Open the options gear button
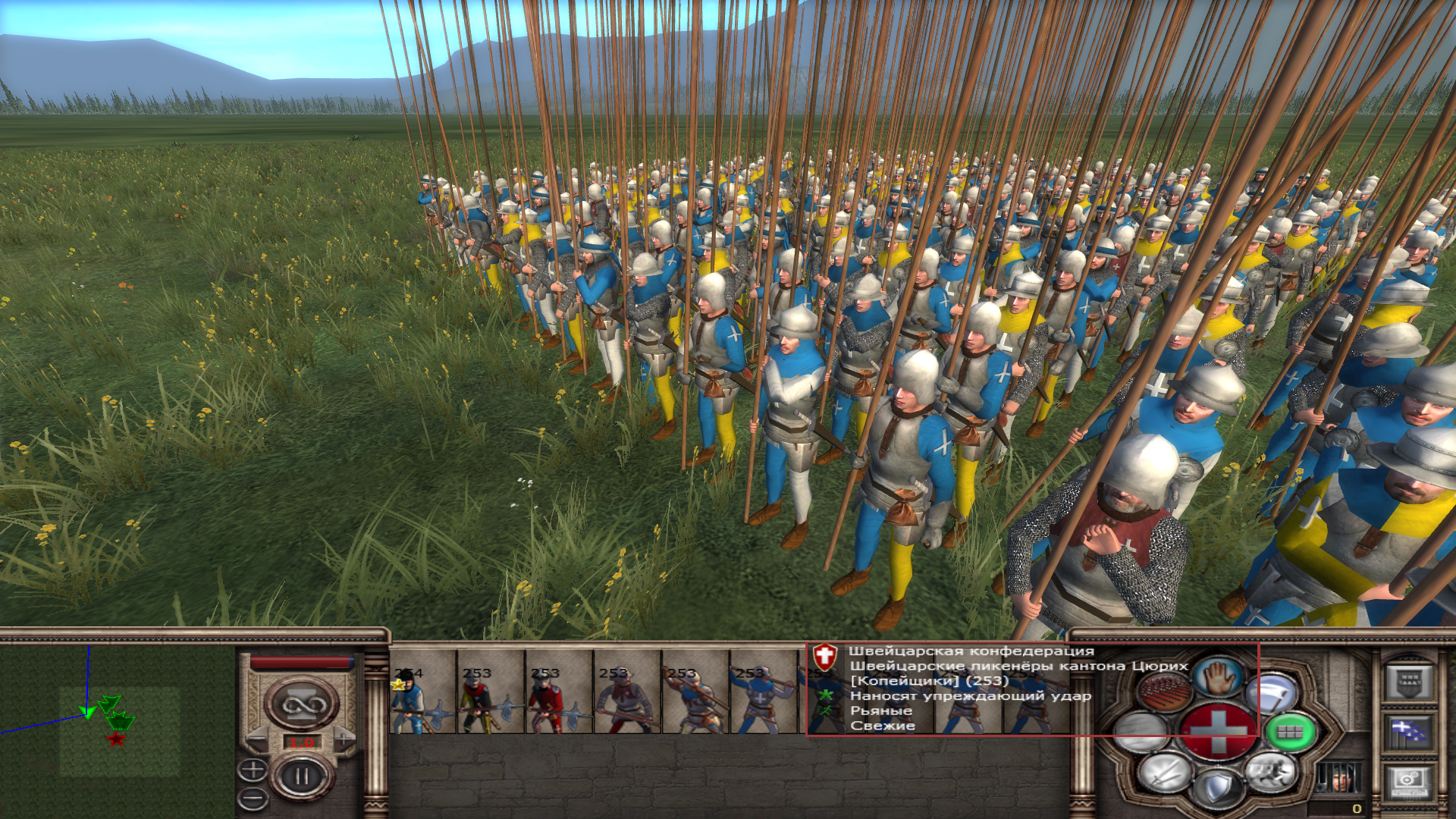Image resolution: width=1456 pixels, height=819 pixels. pos(1408,783)
